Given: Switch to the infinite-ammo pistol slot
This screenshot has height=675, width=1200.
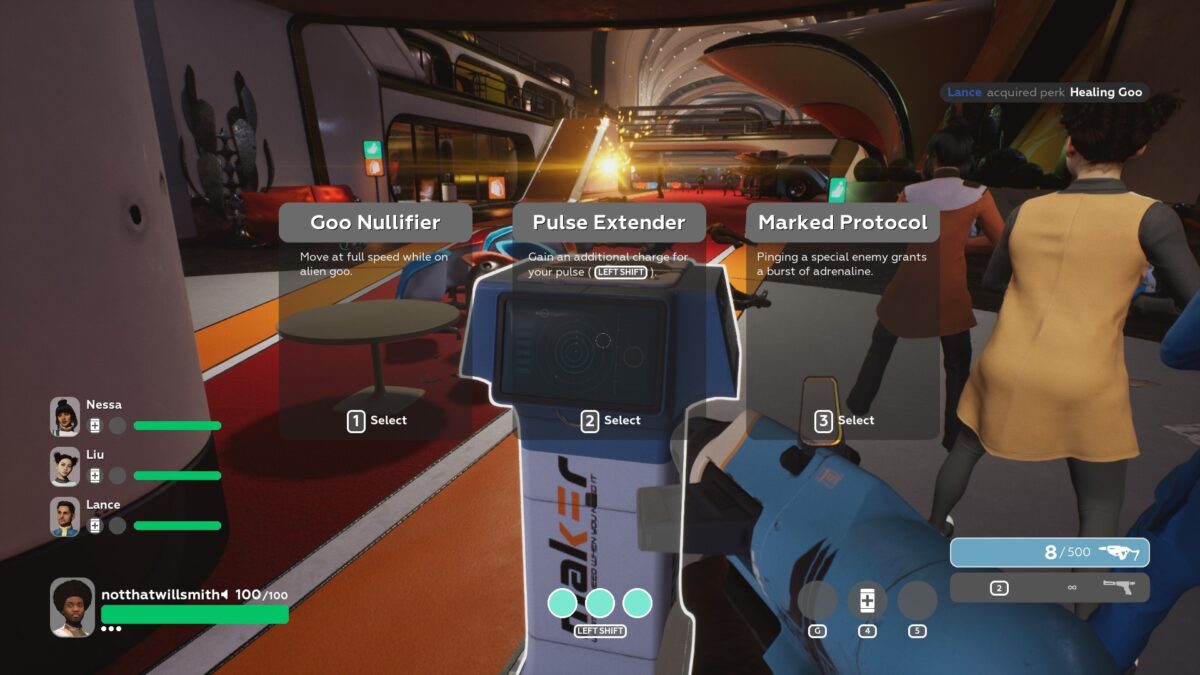Looking at the screenshot, I should click(1049, 587).
